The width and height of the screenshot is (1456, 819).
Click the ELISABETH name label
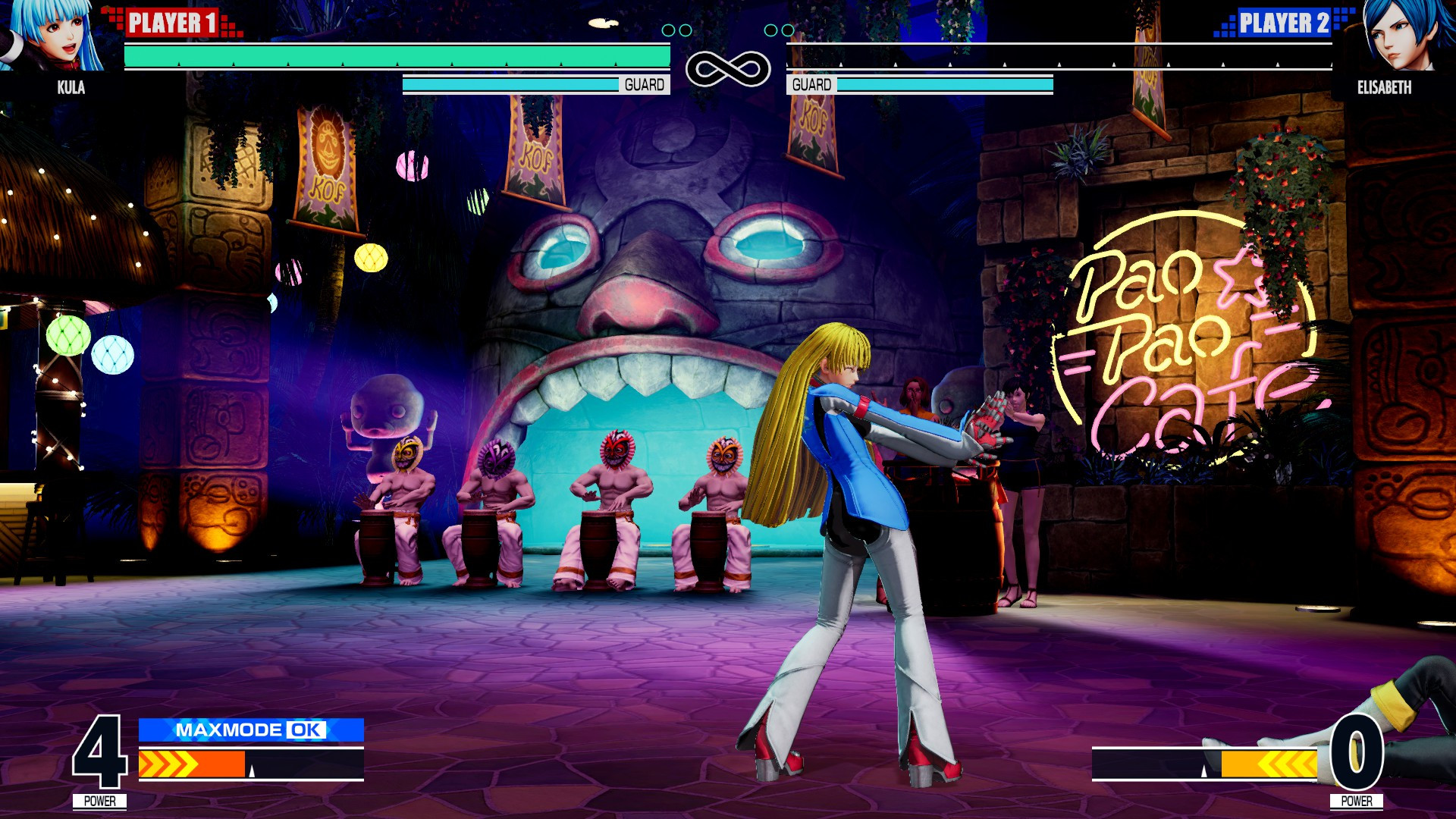coord(1386,87)
